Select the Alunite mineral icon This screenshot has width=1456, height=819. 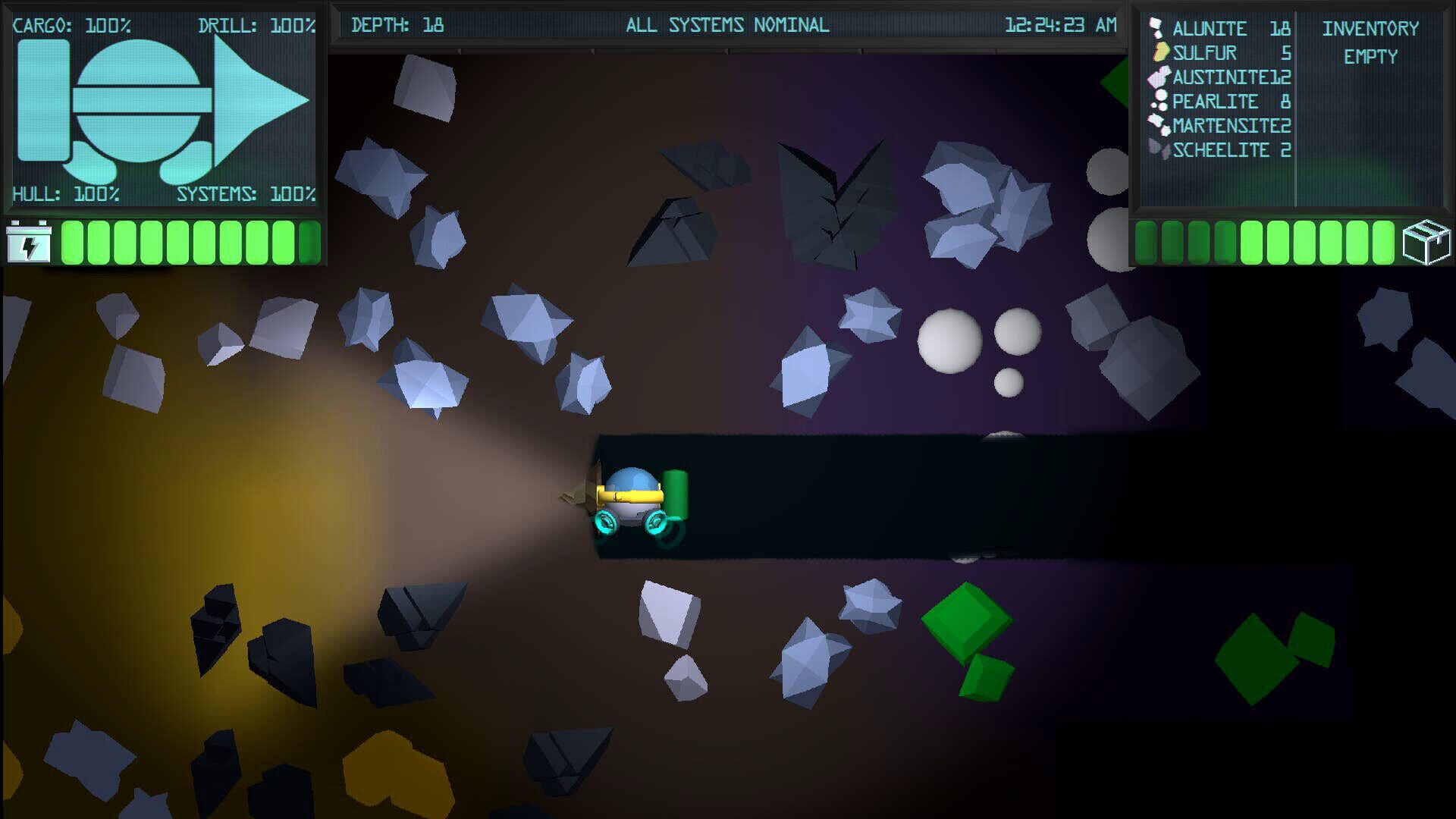pos(1156,28)
